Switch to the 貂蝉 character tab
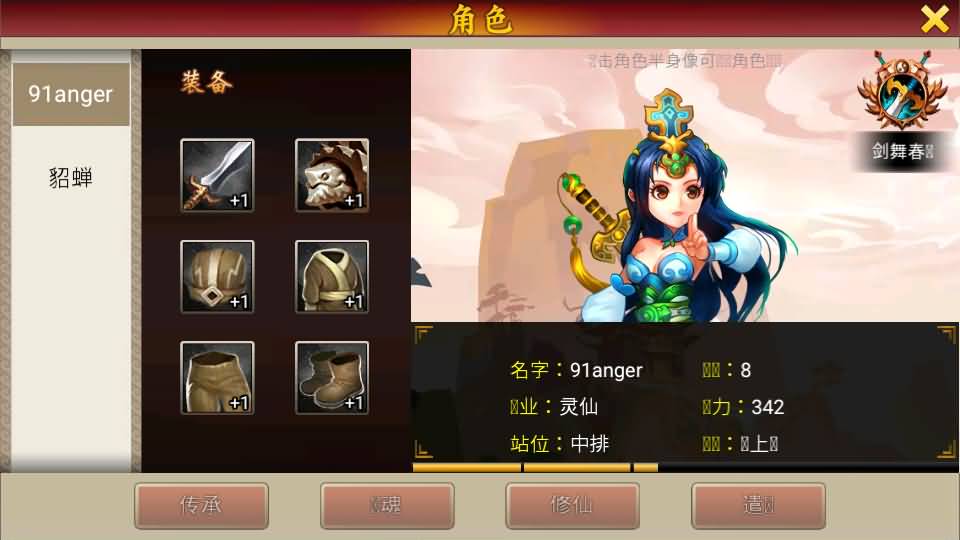960x540 pixels. coord(70,178)
